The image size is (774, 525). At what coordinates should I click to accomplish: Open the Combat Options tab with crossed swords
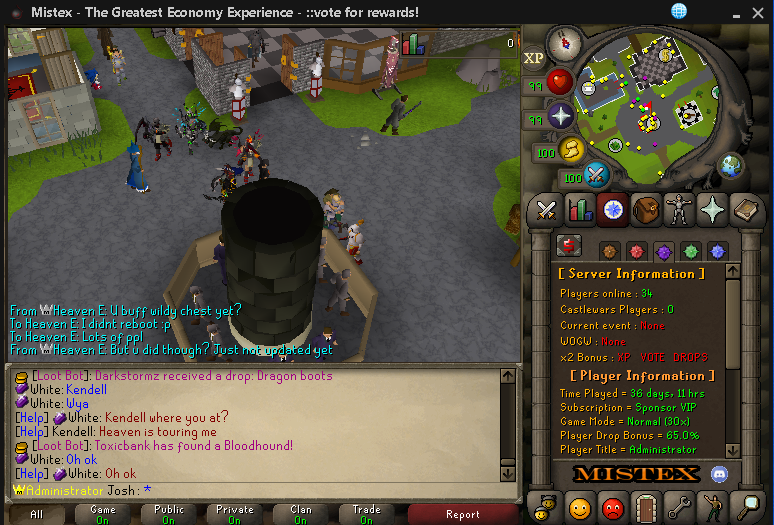[x=547, y=210]
